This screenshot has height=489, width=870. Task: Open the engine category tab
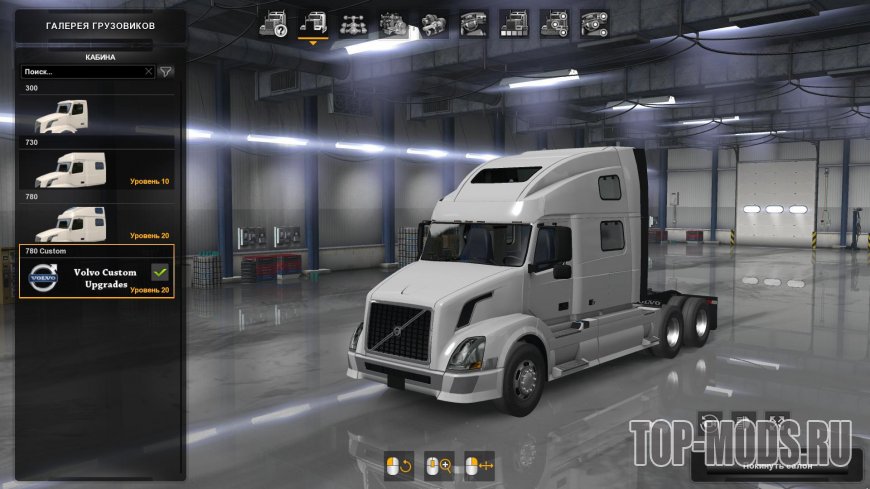394,23
